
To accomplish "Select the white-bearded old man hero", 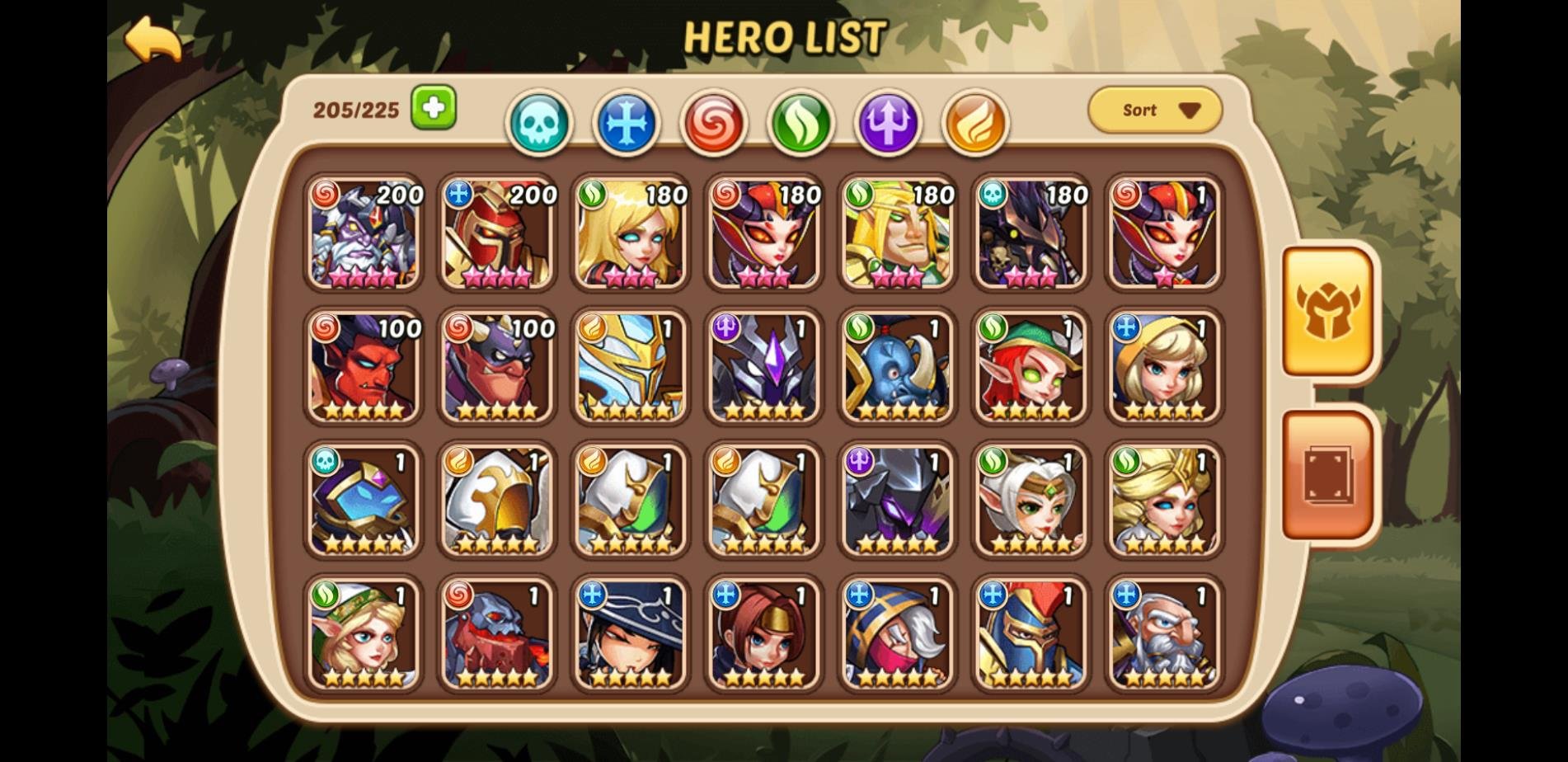I will pyautogui.click(x=1164, y=634).
